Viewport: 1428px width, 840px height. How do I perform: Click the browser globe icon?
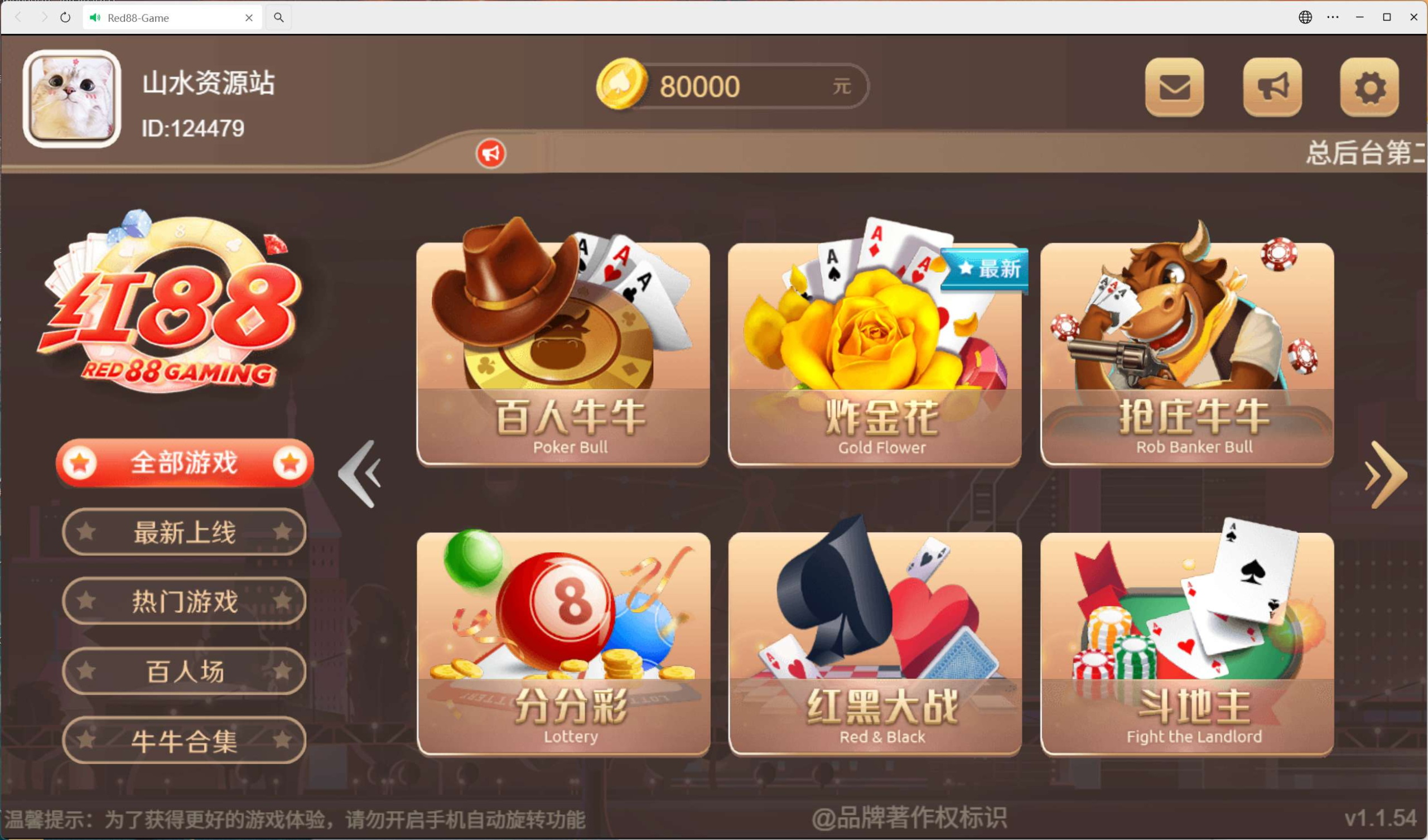[x=1305, y=17]
